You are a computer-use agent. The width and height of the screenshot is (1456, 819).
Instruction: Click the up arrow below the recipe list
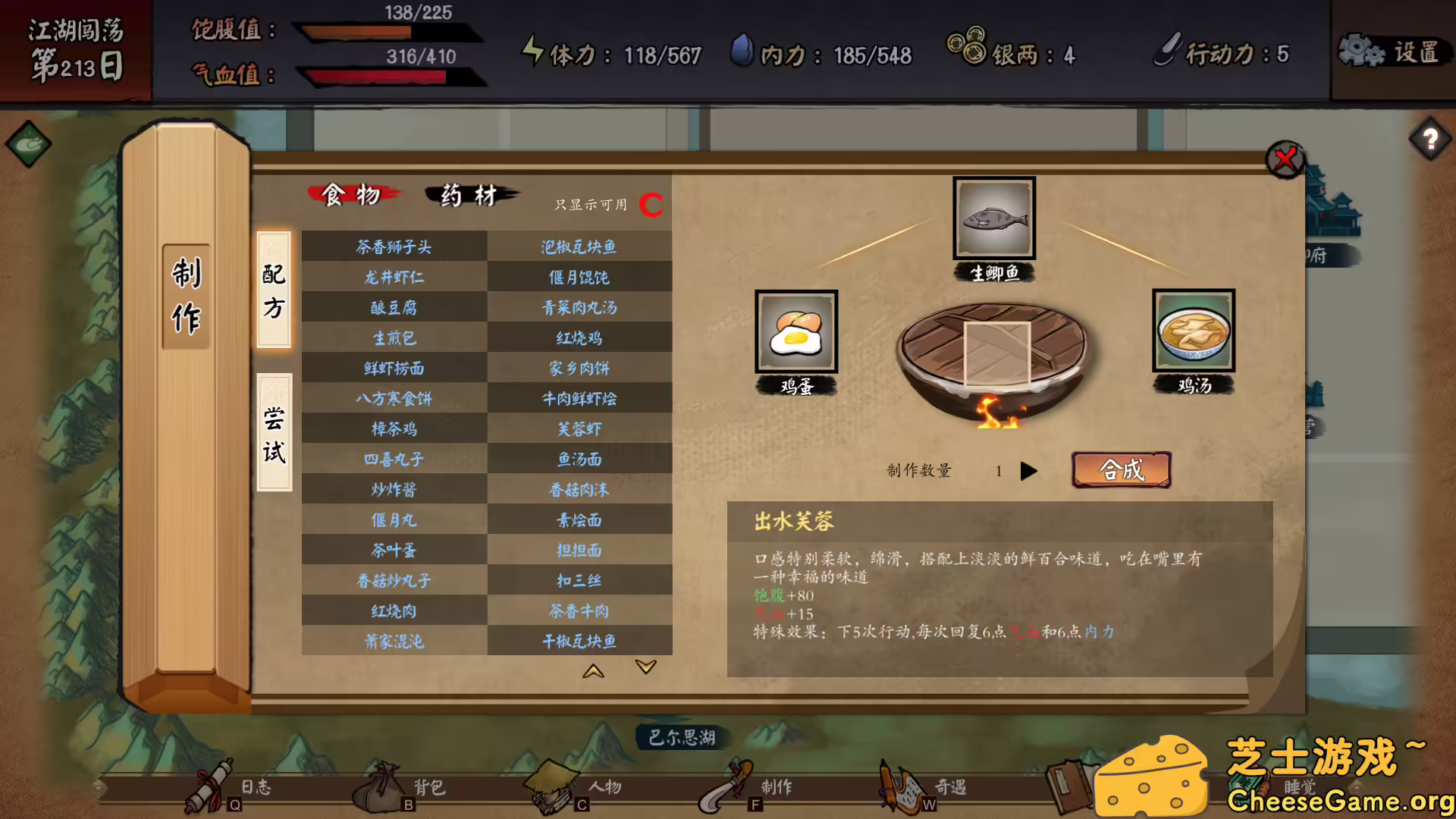(593, 671)
